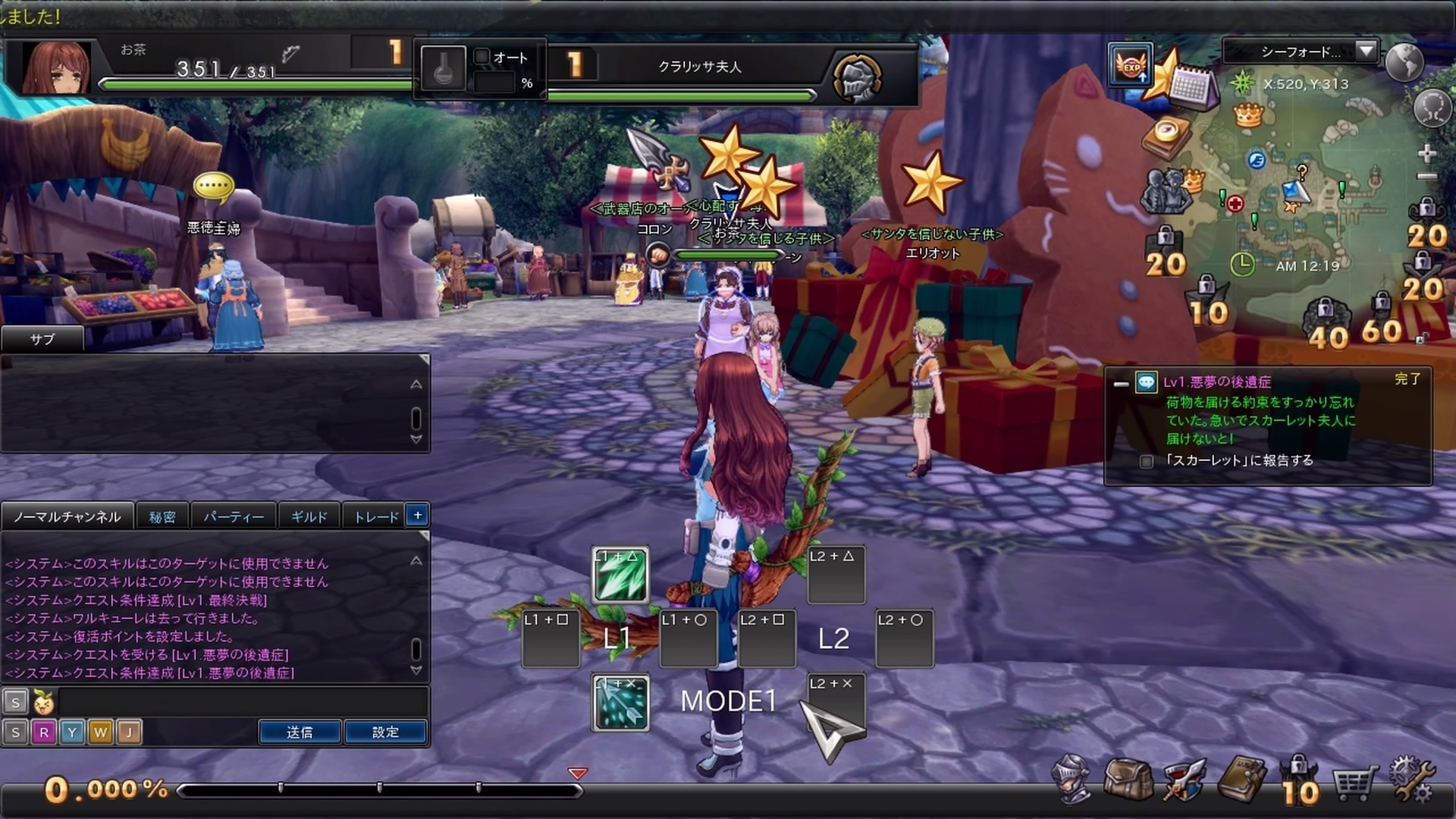Open the sword and shield skills icon
The image size is (1456, 819).
1183,779
